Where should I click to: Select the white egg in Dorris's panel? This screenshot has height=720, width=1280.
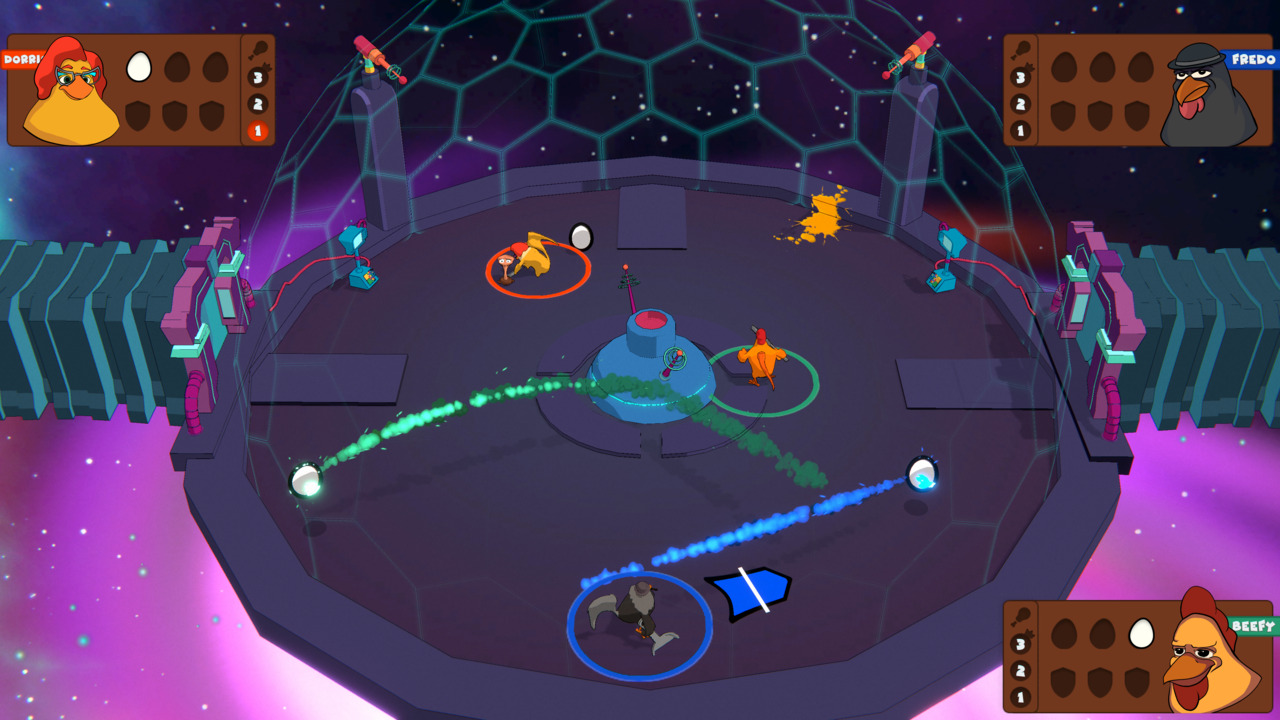[138, 65]
